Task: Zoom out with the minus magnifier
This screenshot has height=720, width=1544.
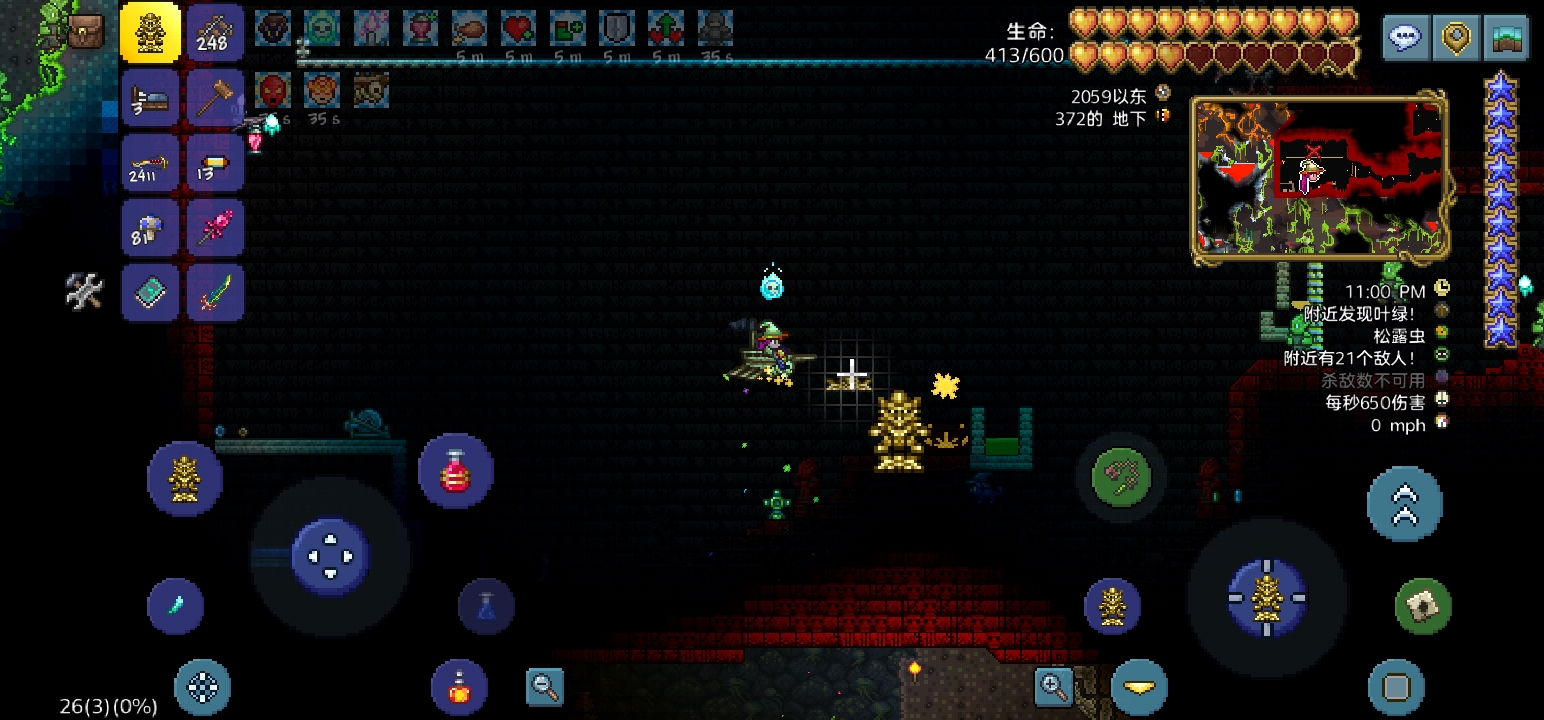Action: point(545,686)
